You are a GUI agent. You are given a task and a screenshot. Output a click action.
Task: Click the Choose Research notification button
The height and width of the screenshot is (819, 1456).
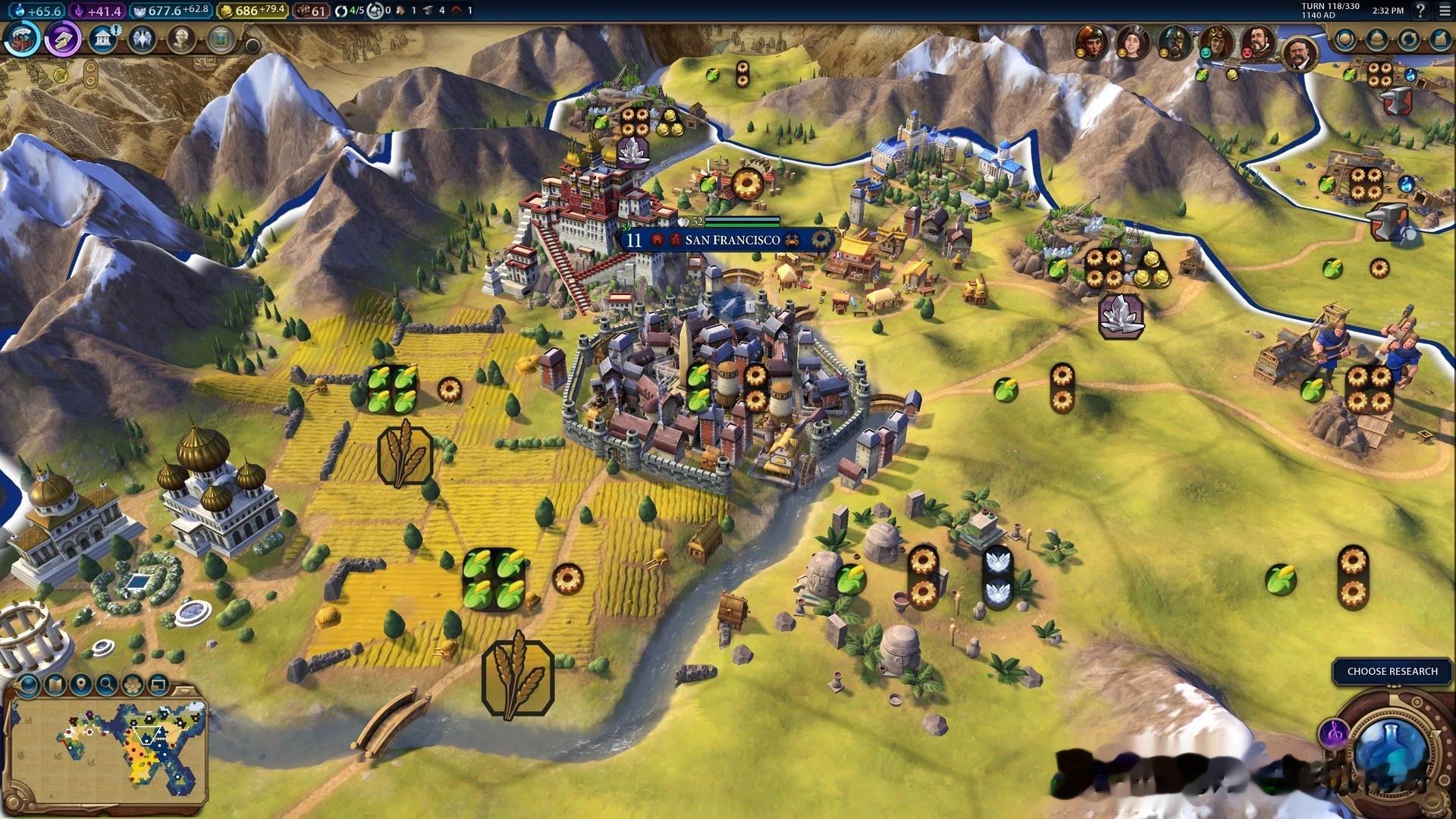[x=1392, y=671]
